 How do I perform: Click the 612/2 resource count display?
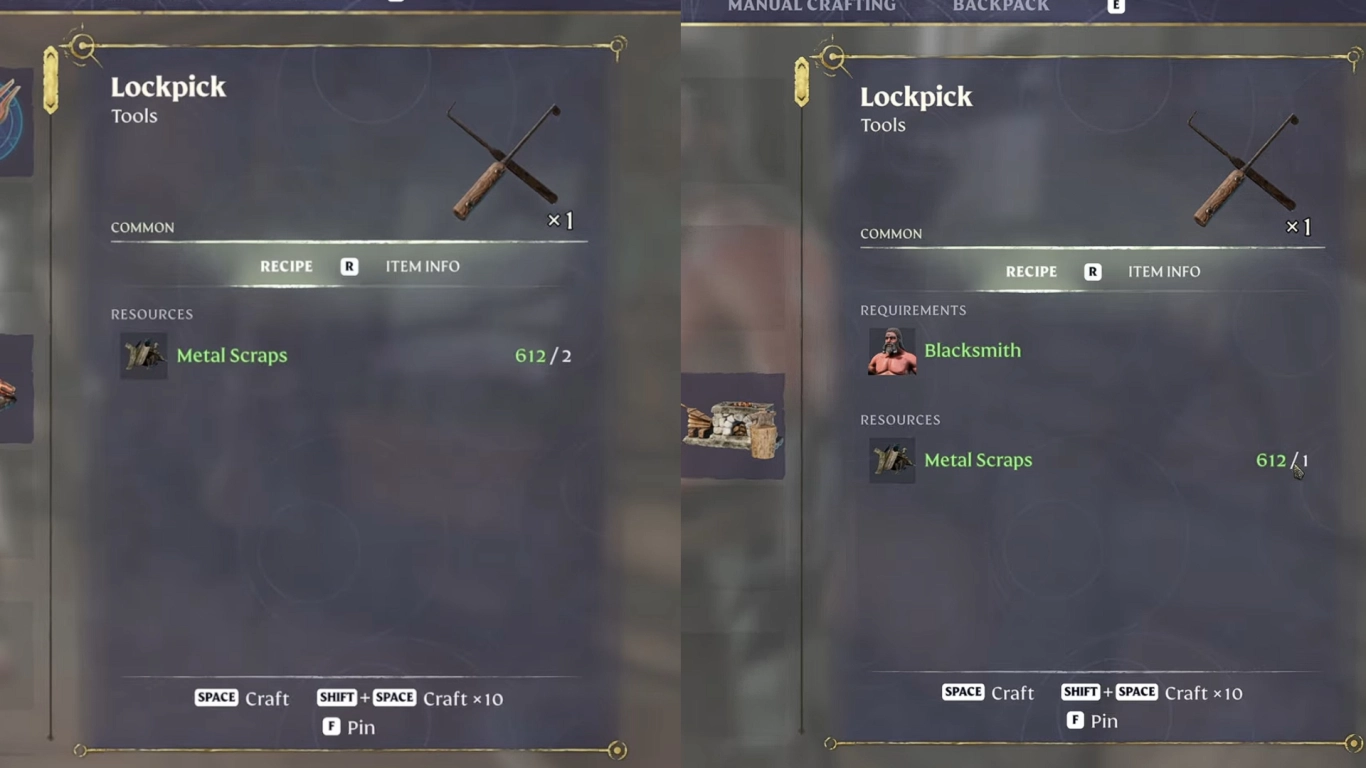(544, 355)
